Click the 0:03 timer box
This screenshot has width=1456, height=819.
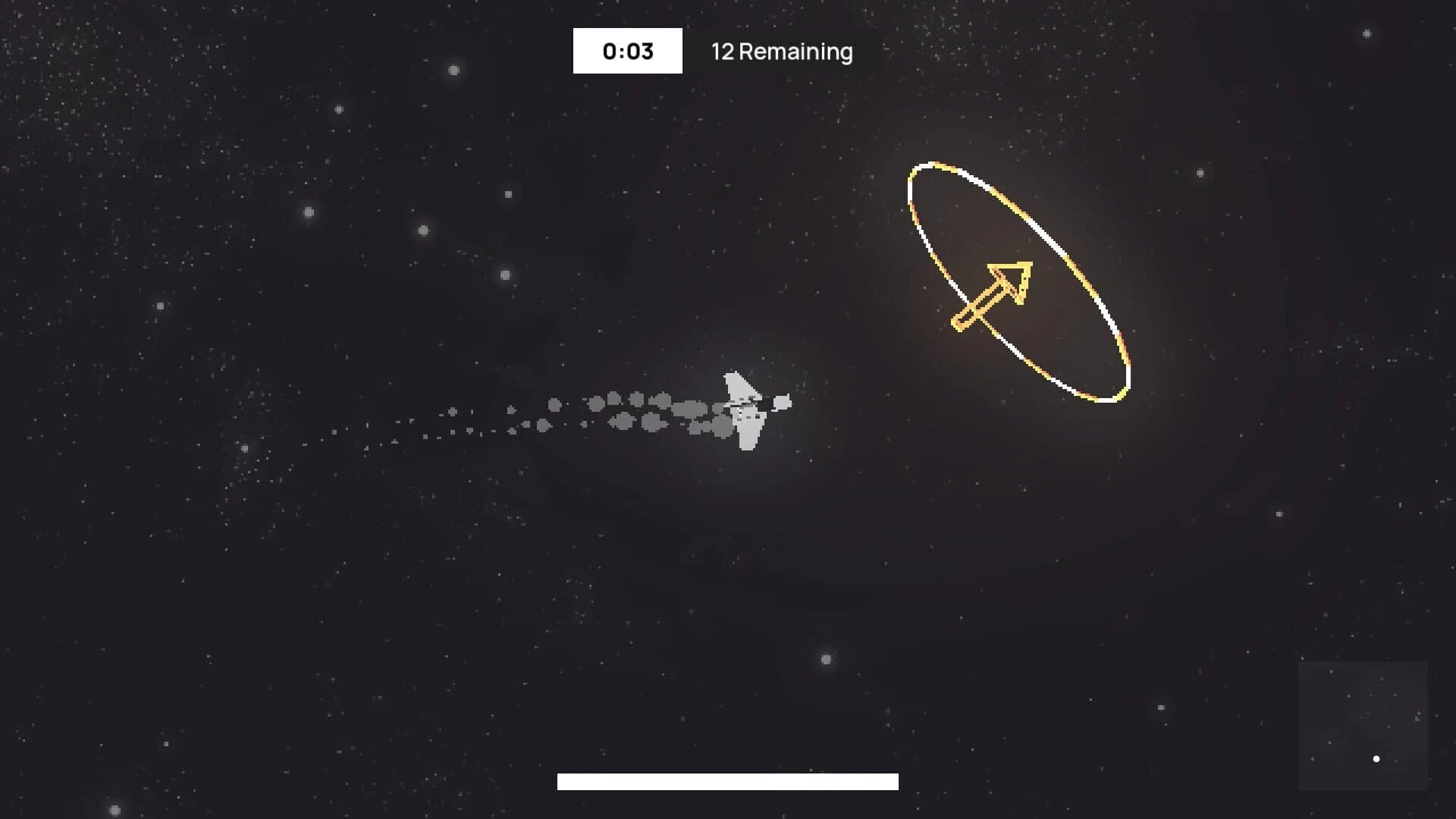coord(627,51)
